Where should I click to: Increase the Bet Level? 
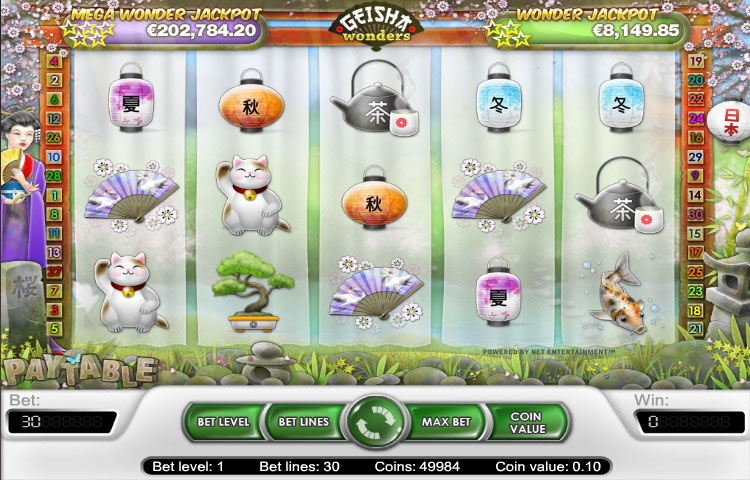click(x=222, y=422)
